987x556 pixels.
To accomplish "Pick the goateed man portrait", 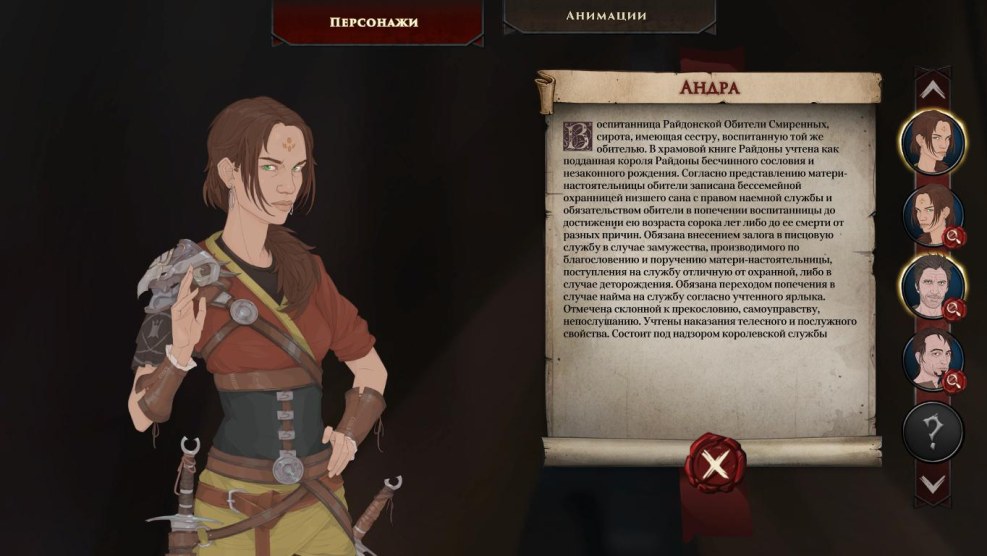I will tap(932, 359).
